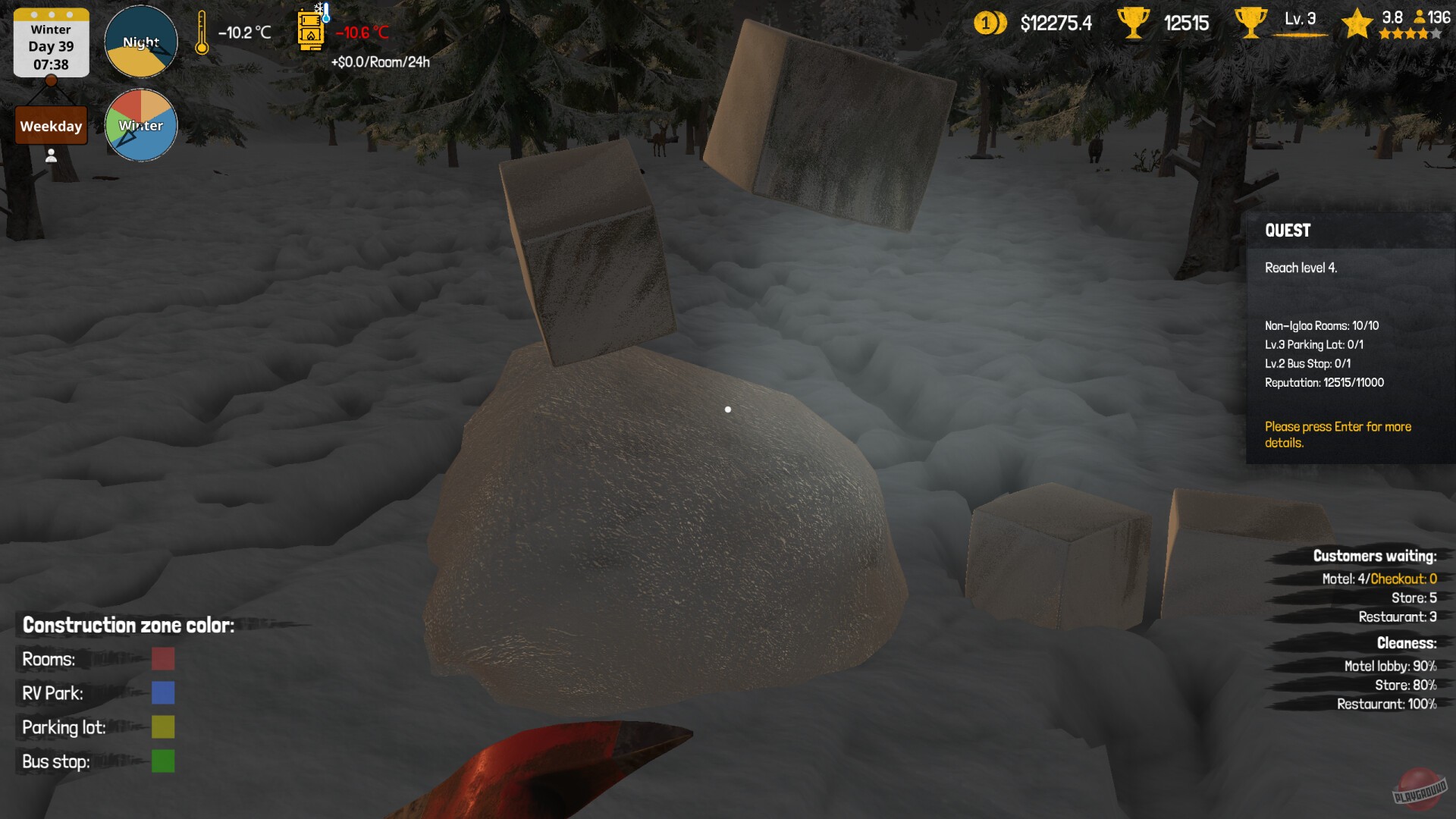
Task: Click the orange Checkout: 0 link
Action: pyautogui.click(x=1404, y=578)
